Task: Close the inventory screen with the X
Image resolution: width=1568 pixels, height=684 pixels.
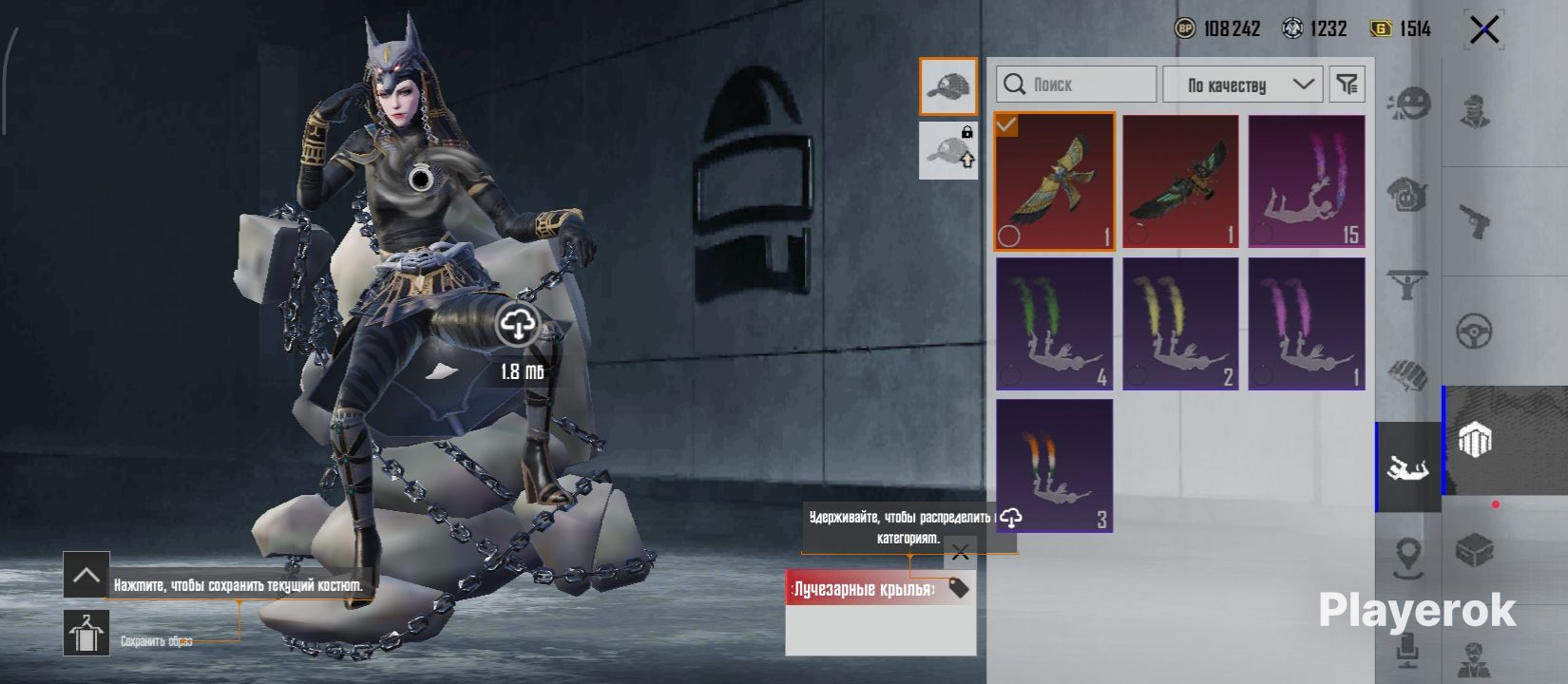Action: [x=1483, y=30]
